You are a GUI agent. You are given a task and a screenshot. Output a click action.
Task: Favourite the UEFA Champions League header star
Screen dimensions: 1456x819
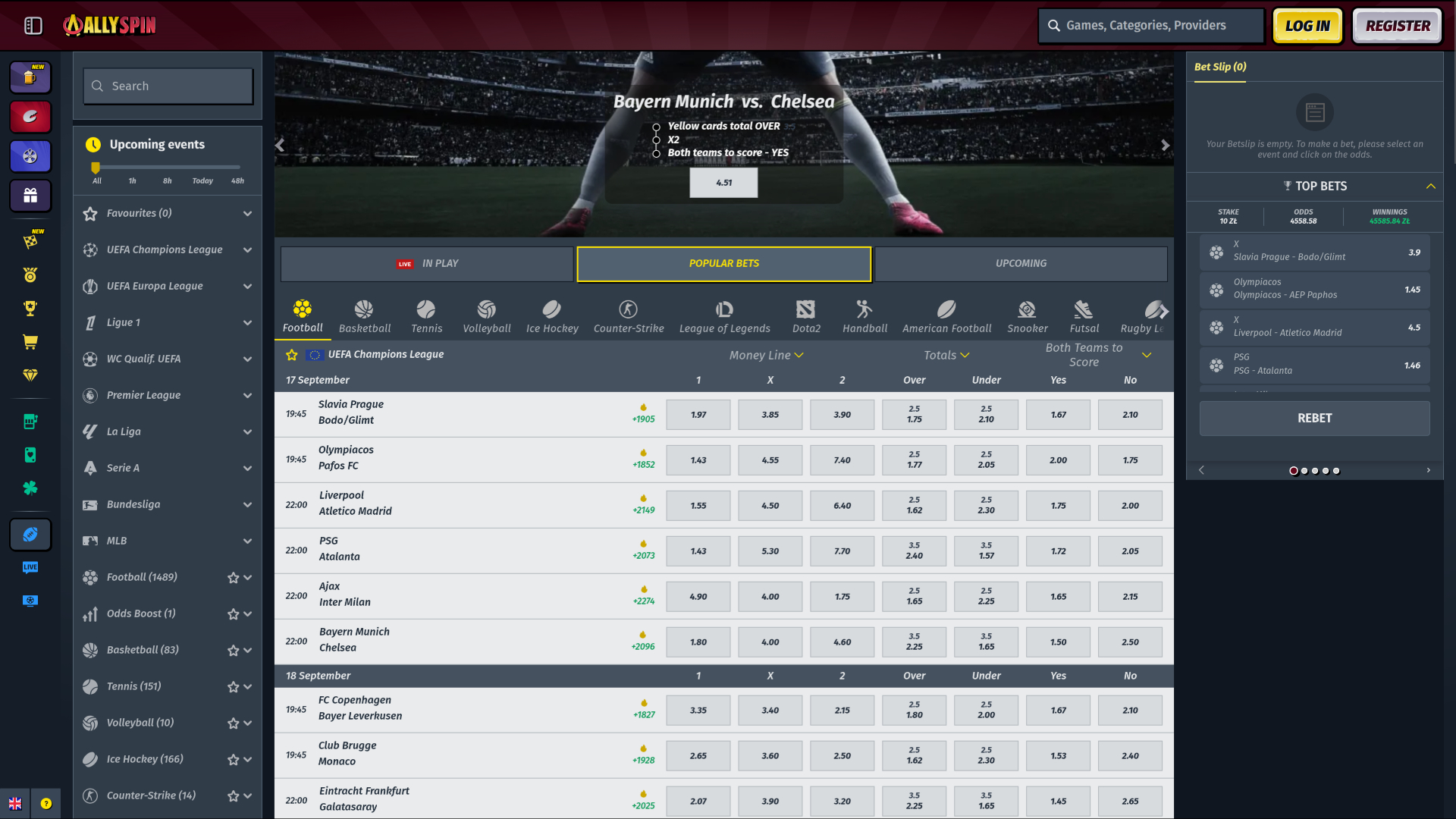tap(292, 354)
